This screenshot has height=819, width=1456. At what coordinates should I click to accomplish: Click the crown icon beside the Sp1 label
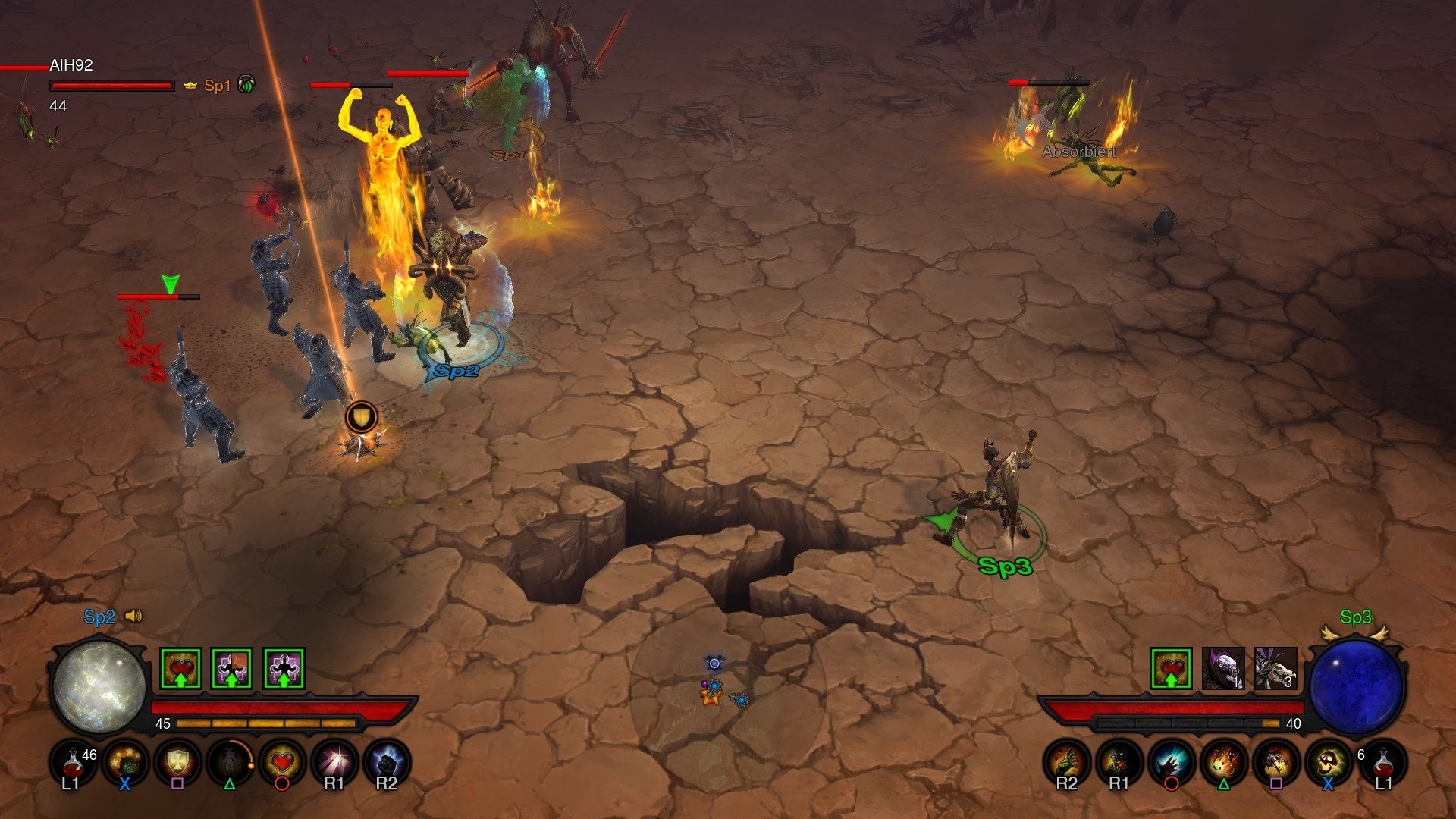[190, 86]
